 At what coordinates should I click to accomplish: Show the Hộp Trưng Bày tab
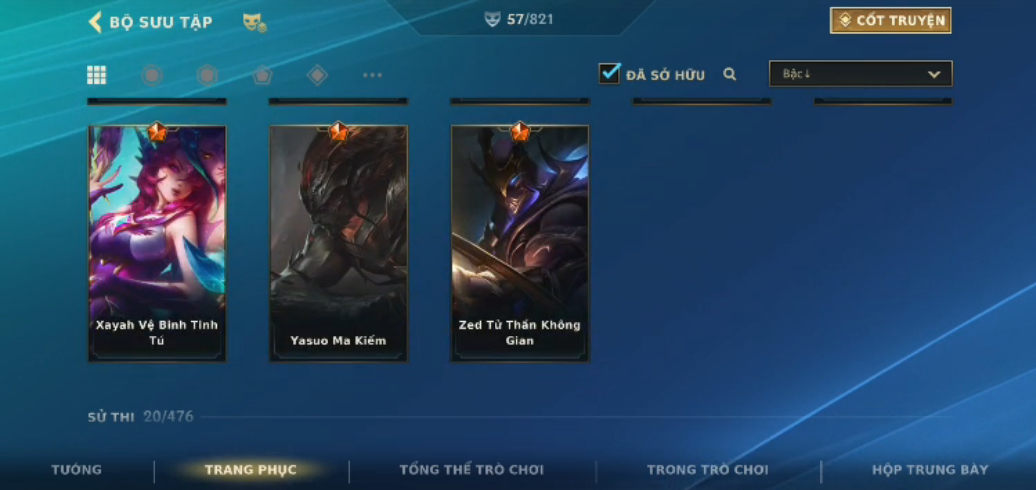click(x=930, y=470)
